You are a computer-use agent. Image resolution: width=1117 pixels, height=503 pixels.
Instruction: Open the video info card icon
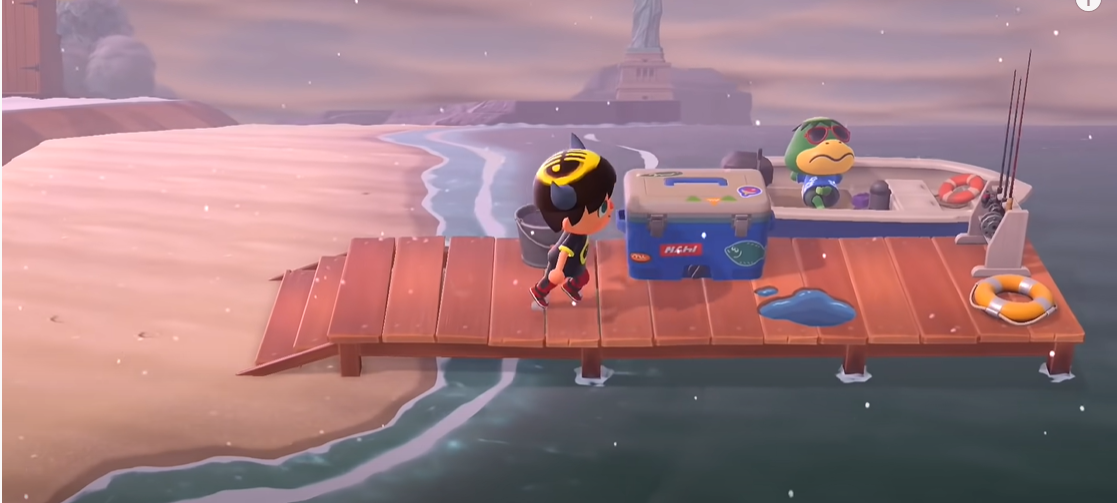tap(1087, 3)
